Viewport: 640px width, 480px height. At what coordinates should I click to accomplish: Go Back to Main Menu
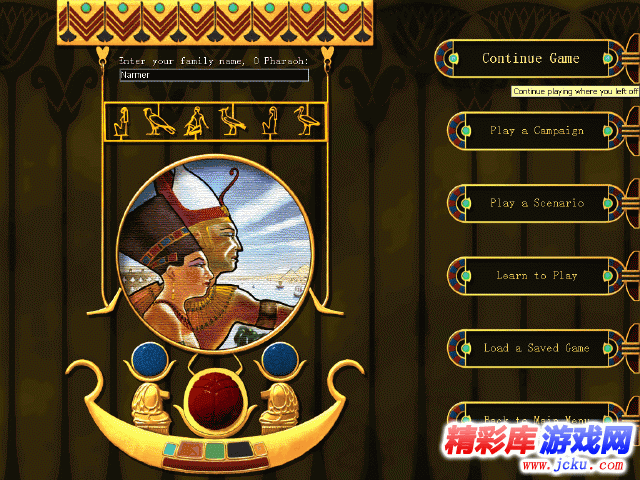[x=536, y=419]
